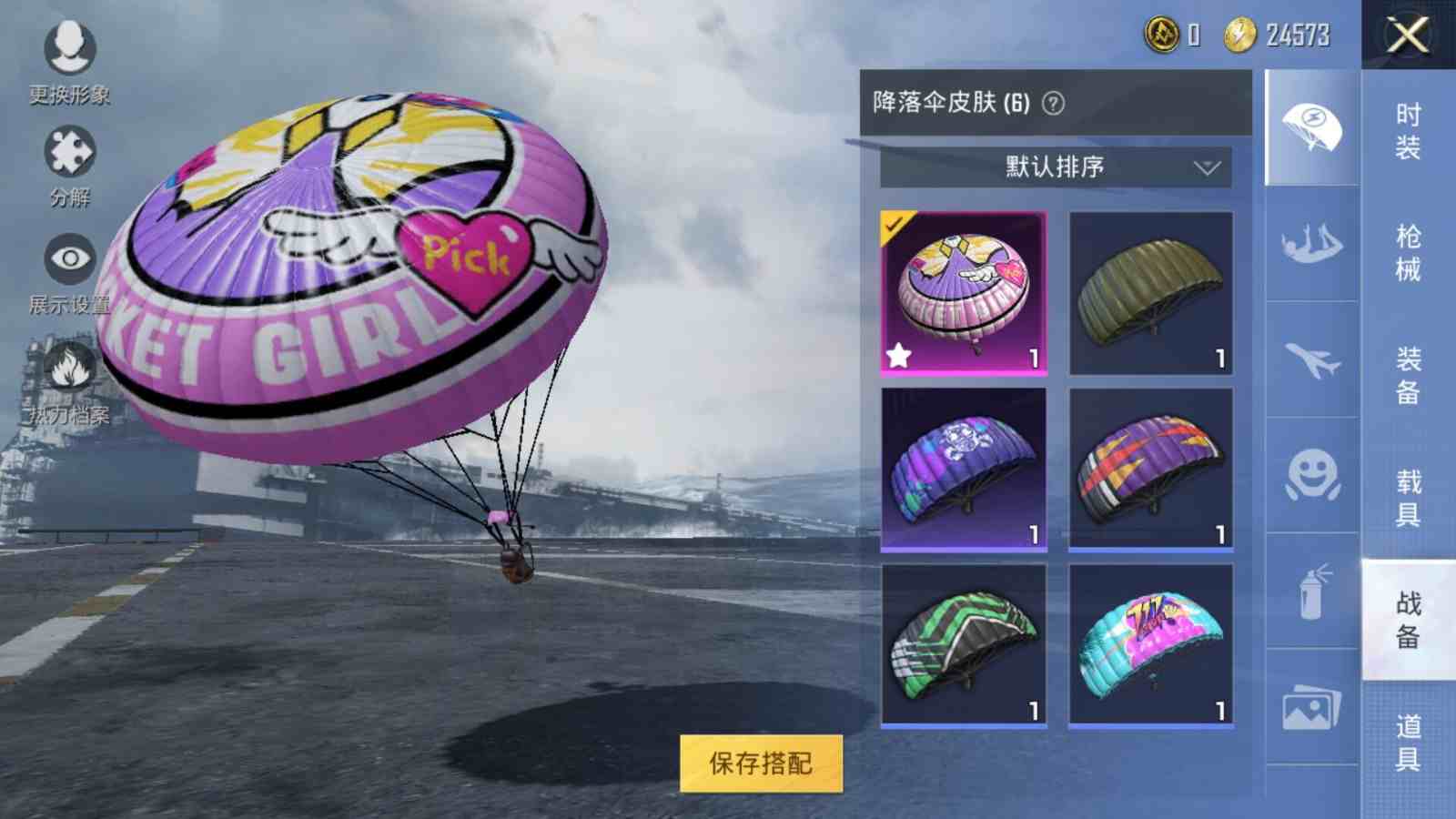Toggle the star favorite on equipped parachute

(897, 357)
